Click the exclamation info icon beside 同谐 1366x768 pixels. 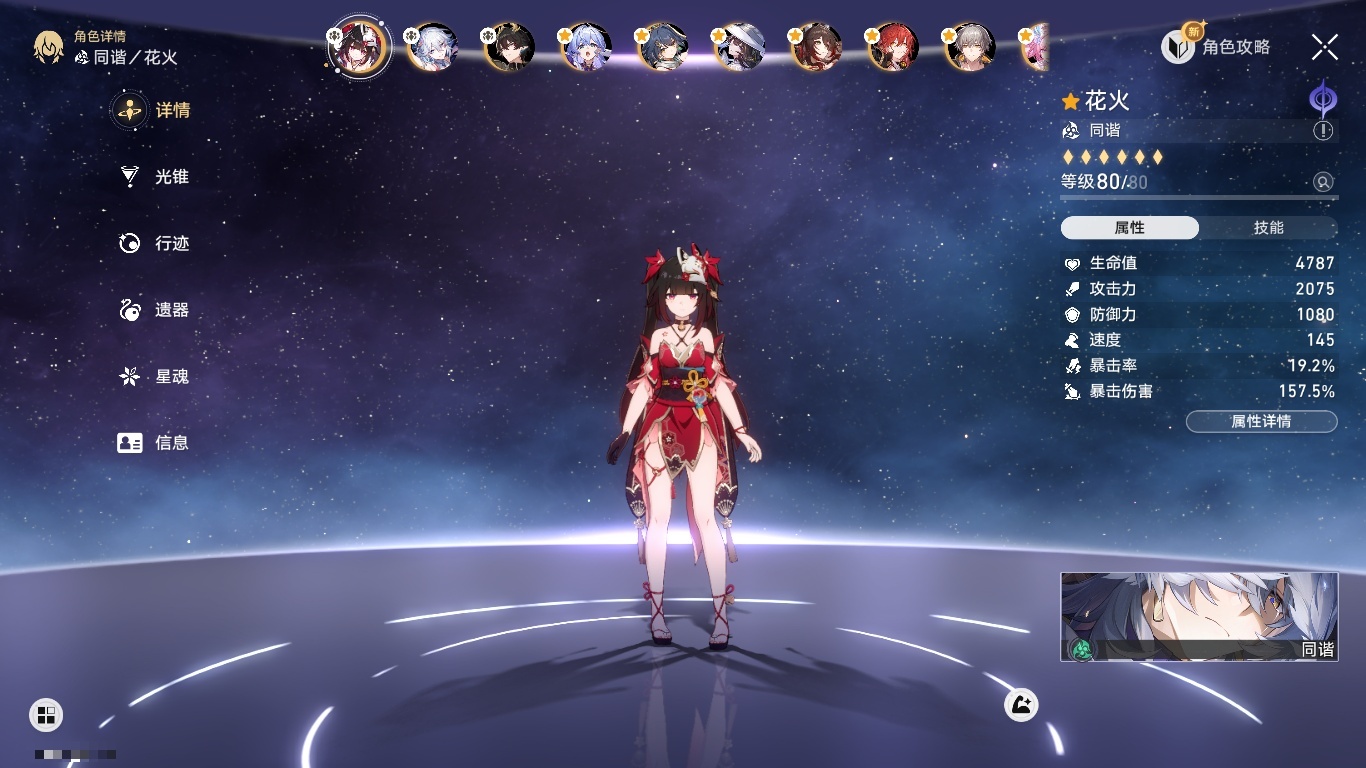tap(1323, 131)
